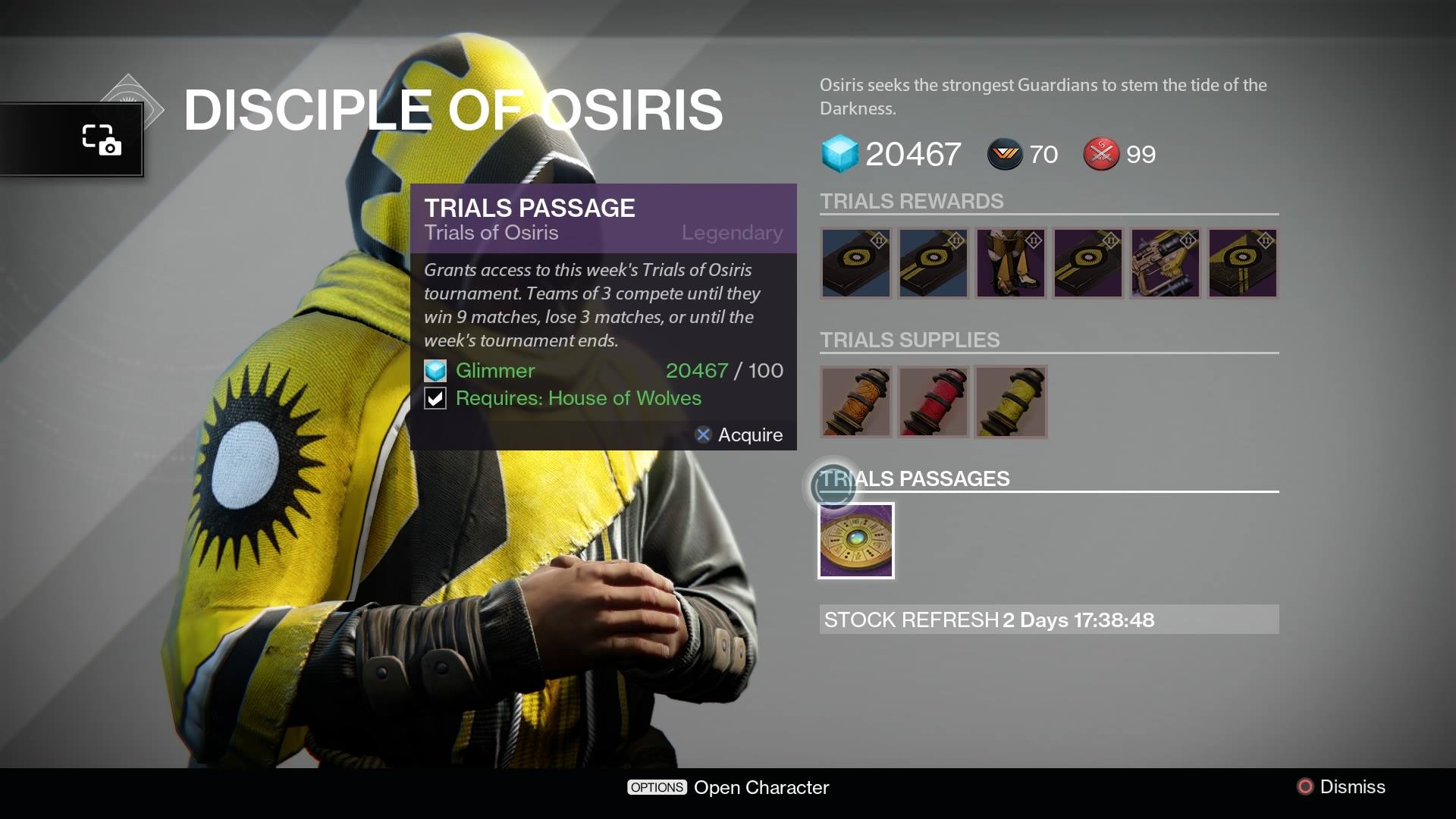Click the screenshot capture camera icon

click(102, 140)
